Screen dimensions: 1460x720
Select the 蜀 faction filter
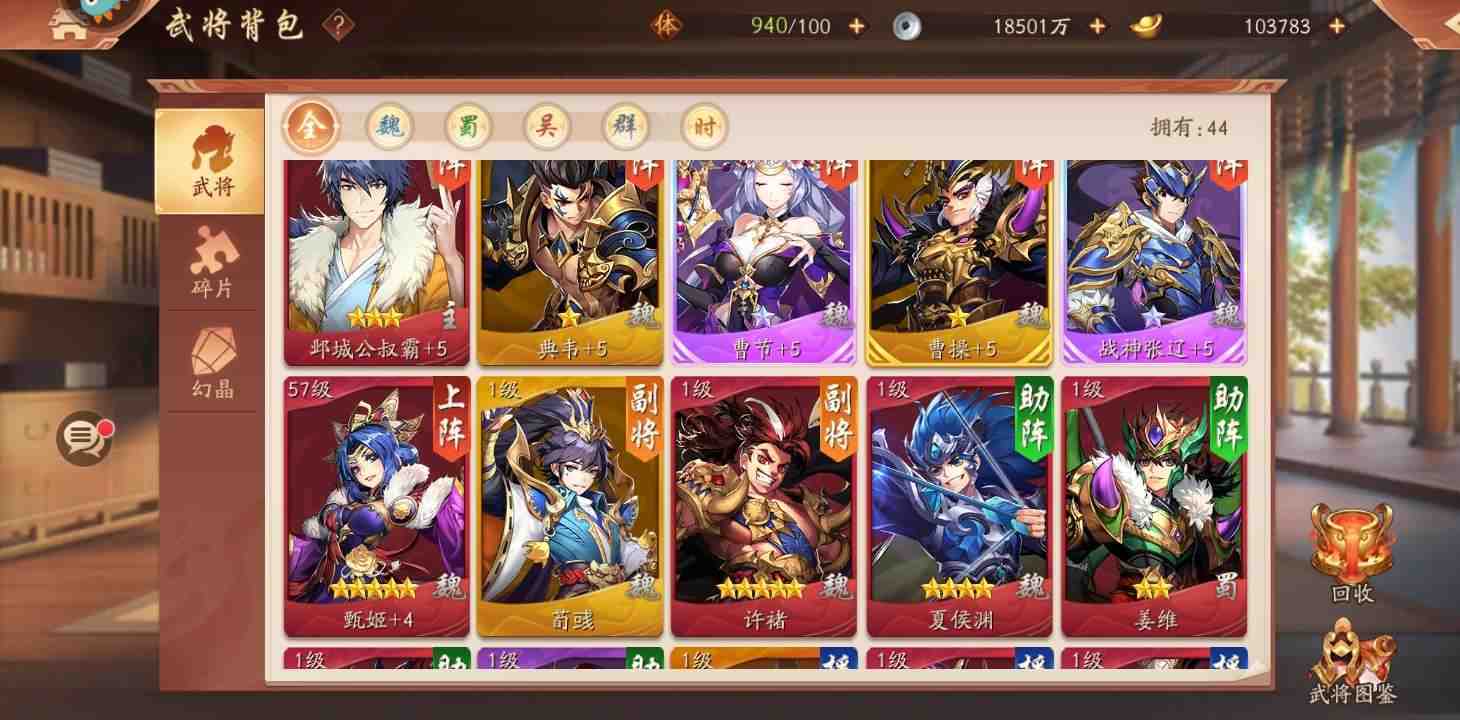467,128
